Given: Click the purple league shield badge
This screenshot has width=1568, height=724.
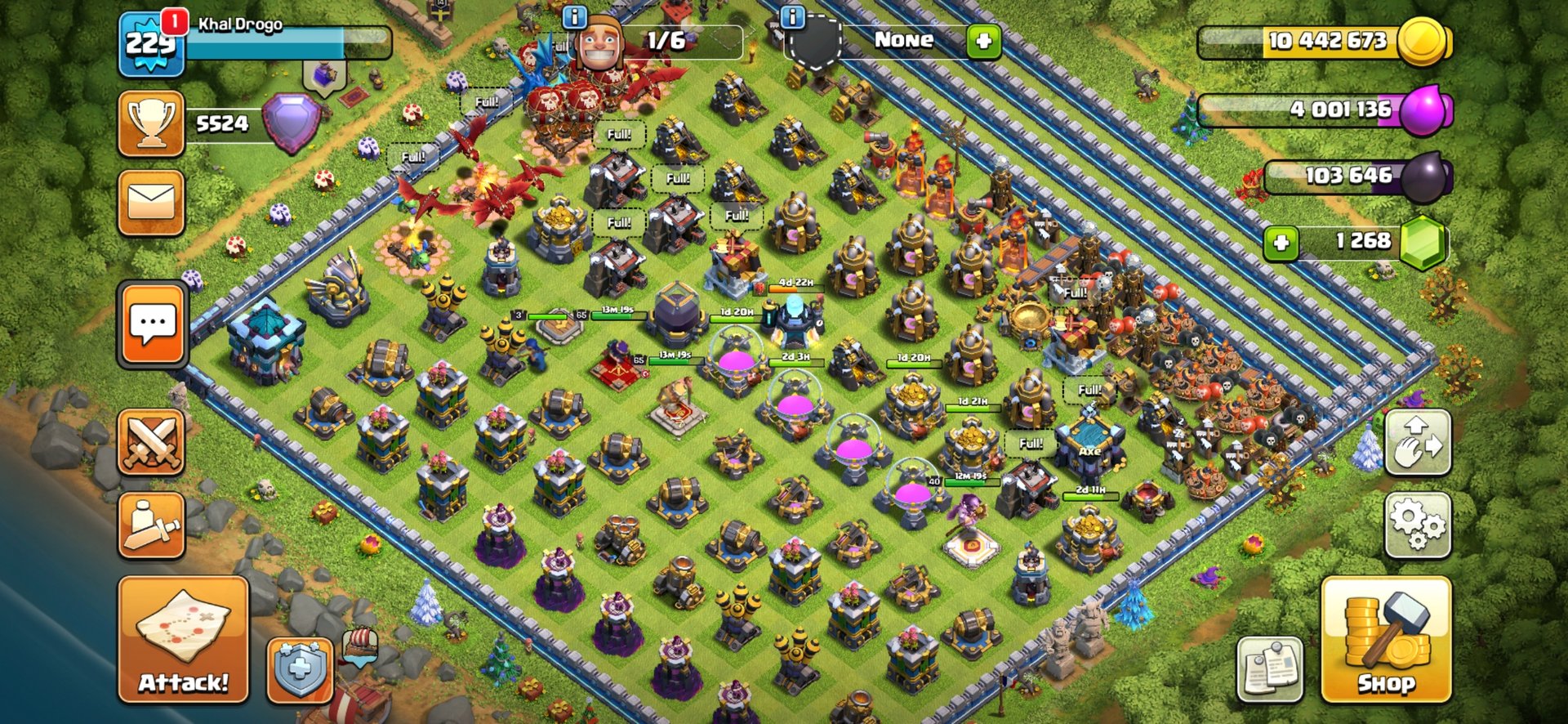Looking at the screenshot, I should click(x=290, y=123).
